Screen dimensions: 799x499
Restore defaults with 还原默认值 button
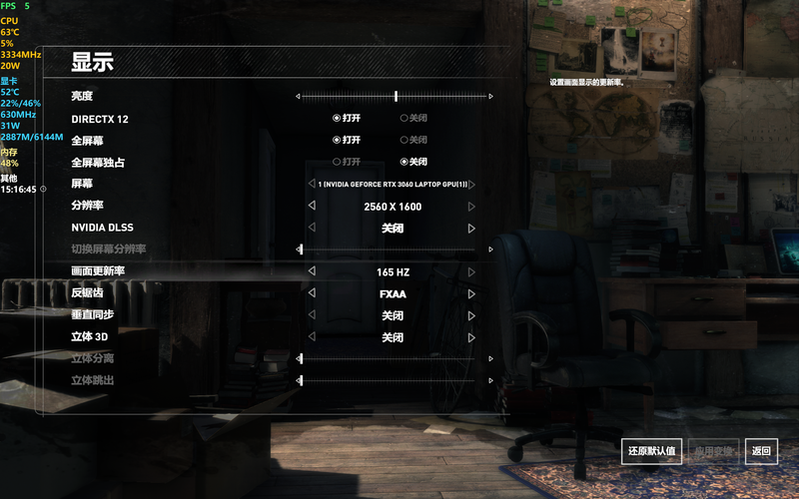pyautogui.click(x=652, y=451)
